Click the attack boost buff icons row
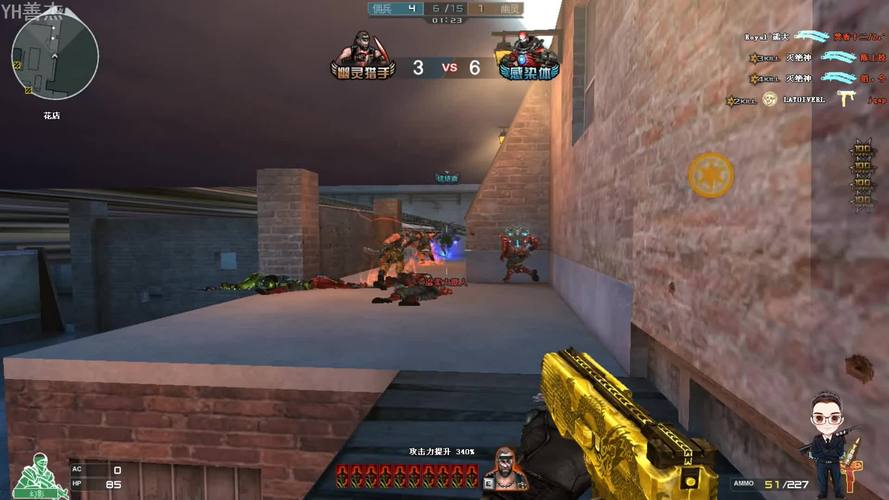889x500 pixels. tap(407, 475)
